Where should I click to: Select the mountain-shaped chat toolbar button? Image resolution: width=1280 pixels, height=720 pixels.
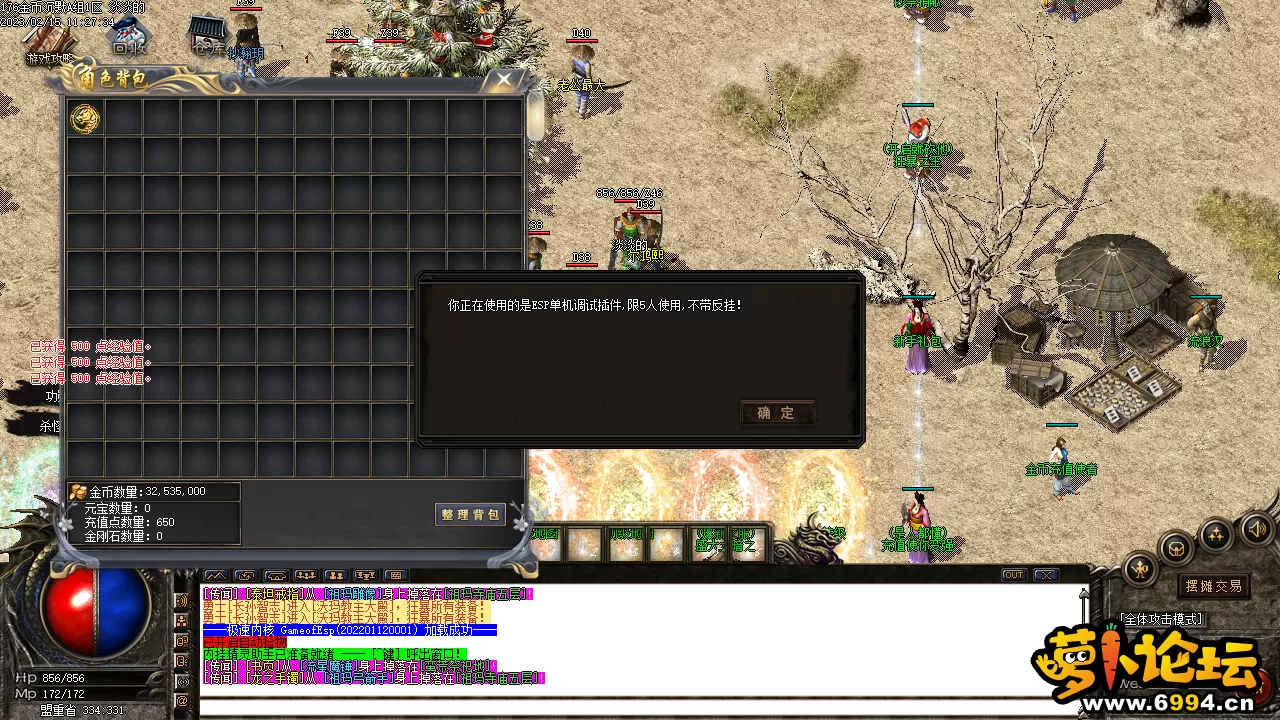click(215, 576)
